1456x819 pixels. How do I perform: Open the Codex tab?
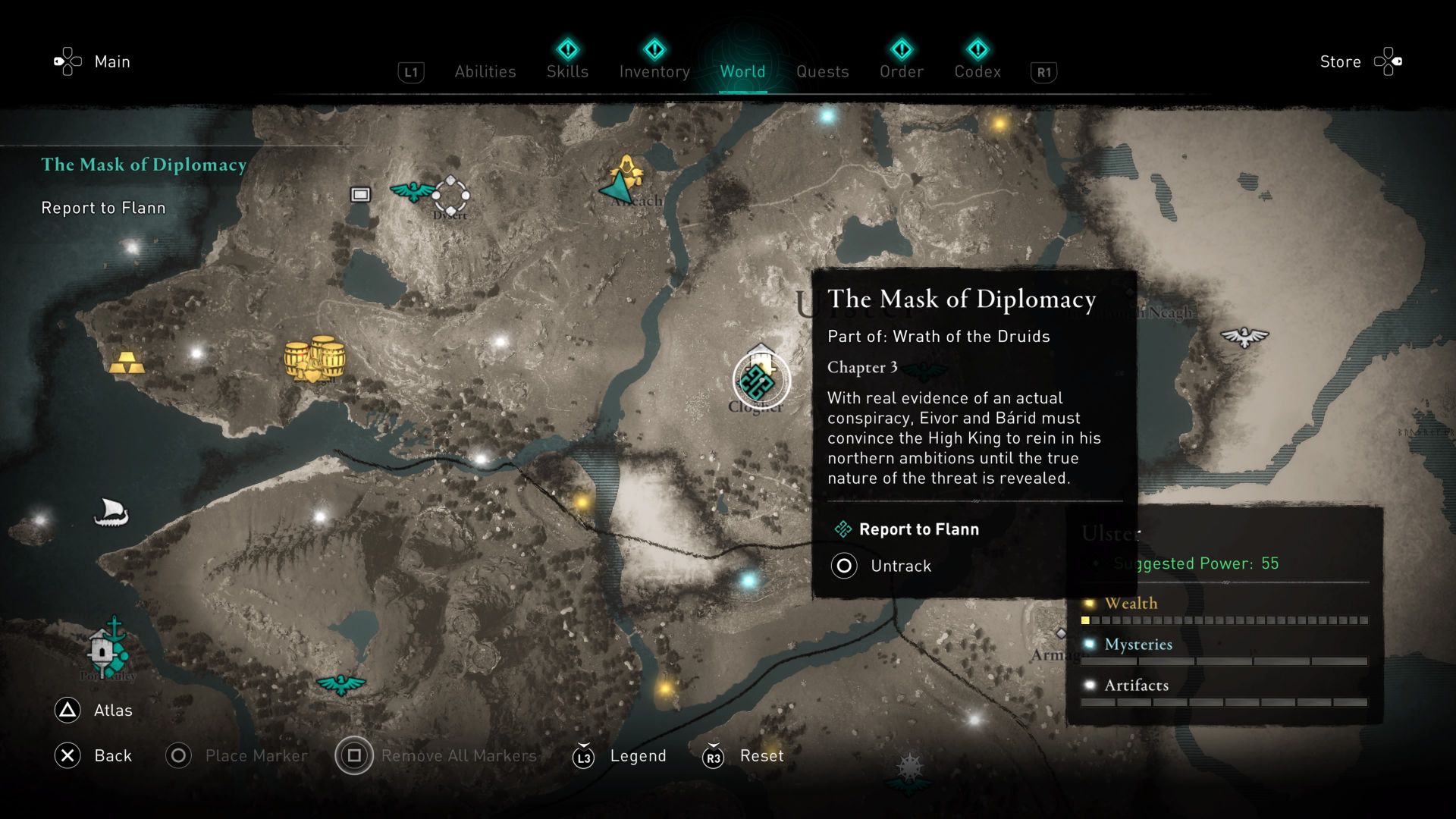coord(977,71)
